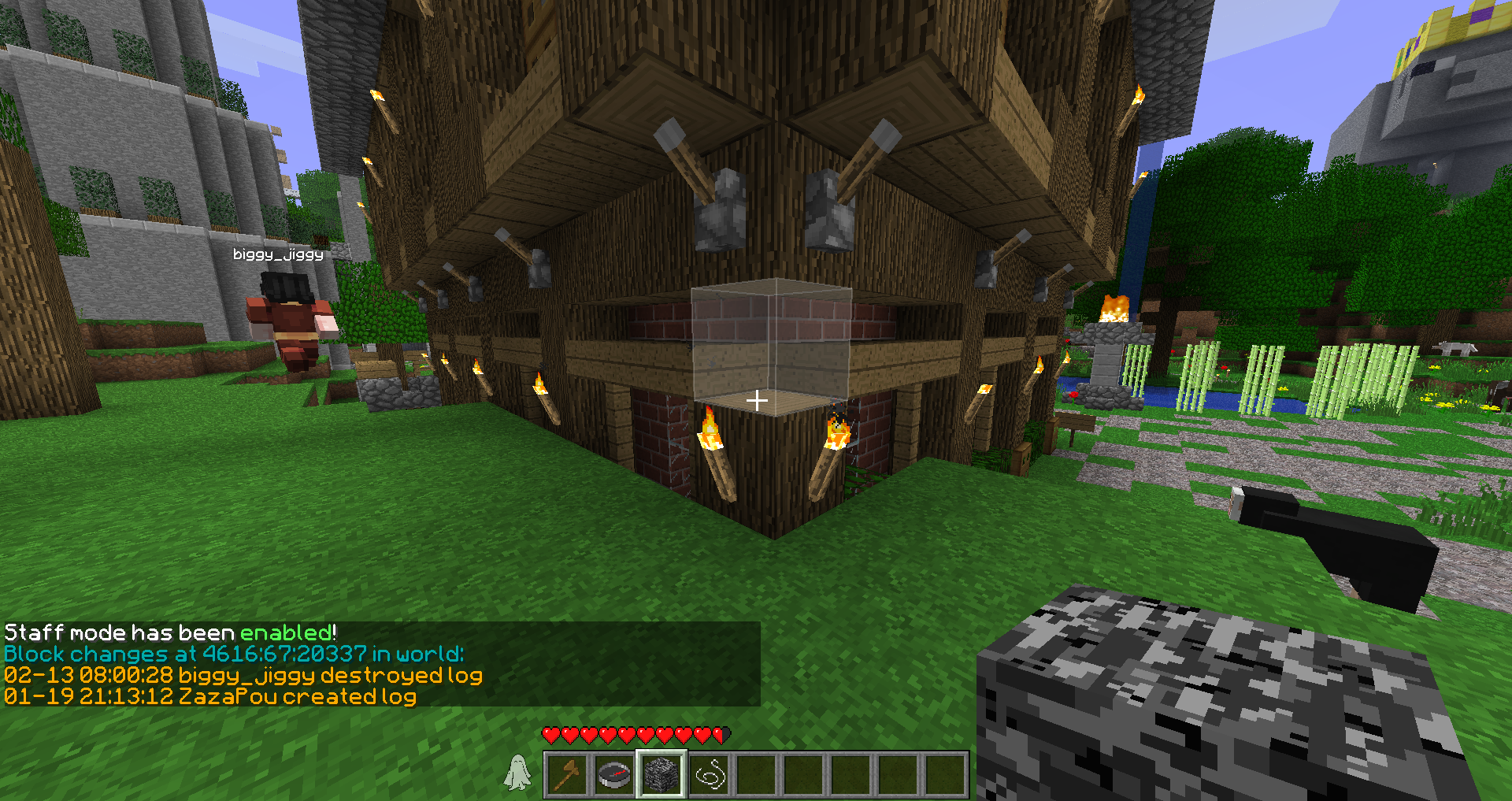The height and width of the screenshot is (801, 1512).
Task: Click the chat log message area
Action: coord(381,664)
